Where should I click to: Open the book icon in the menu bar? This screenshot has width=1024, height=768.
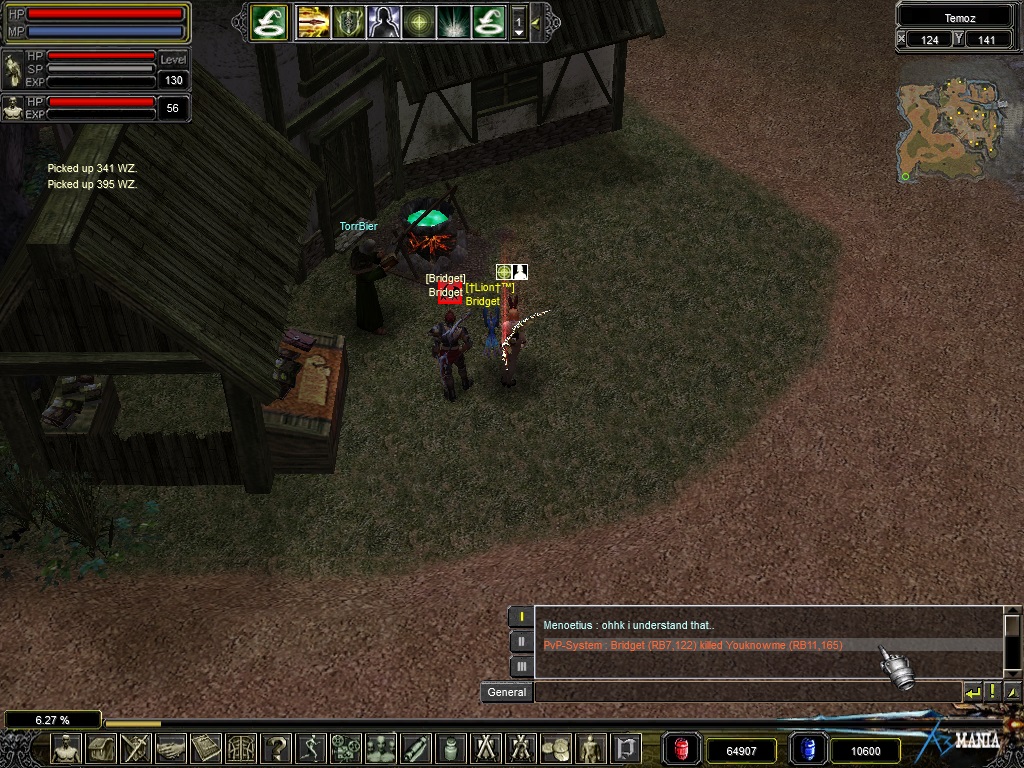[206, 748]
